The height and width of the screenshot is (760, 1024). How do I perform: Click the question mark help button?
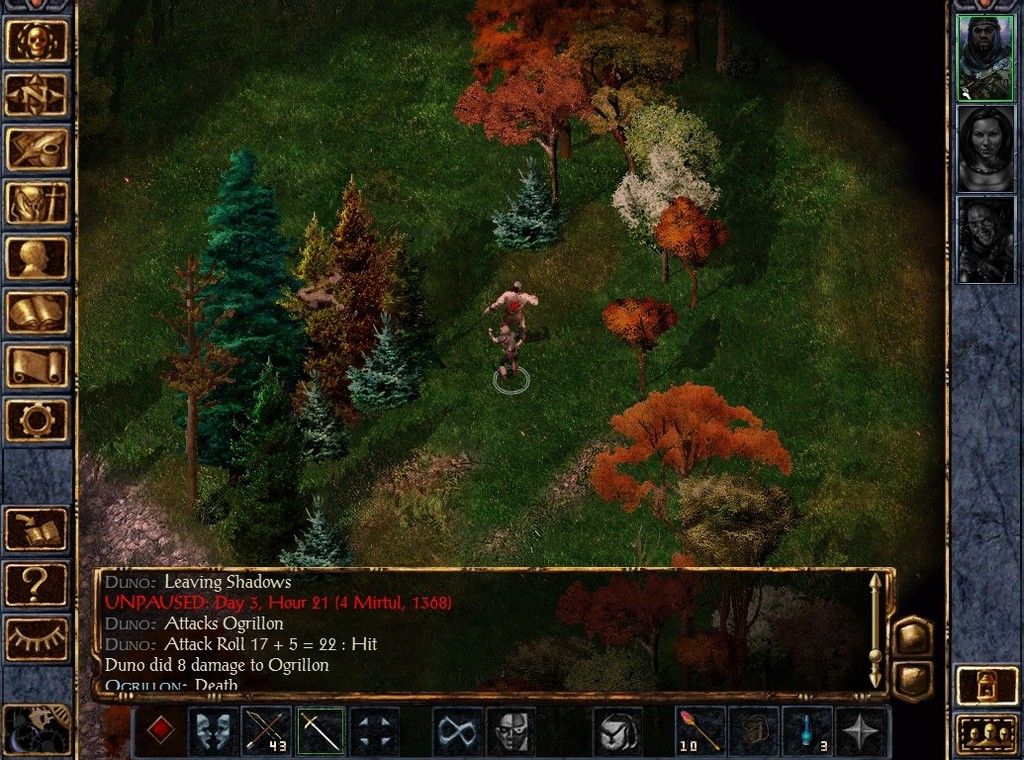coord(38,584)
